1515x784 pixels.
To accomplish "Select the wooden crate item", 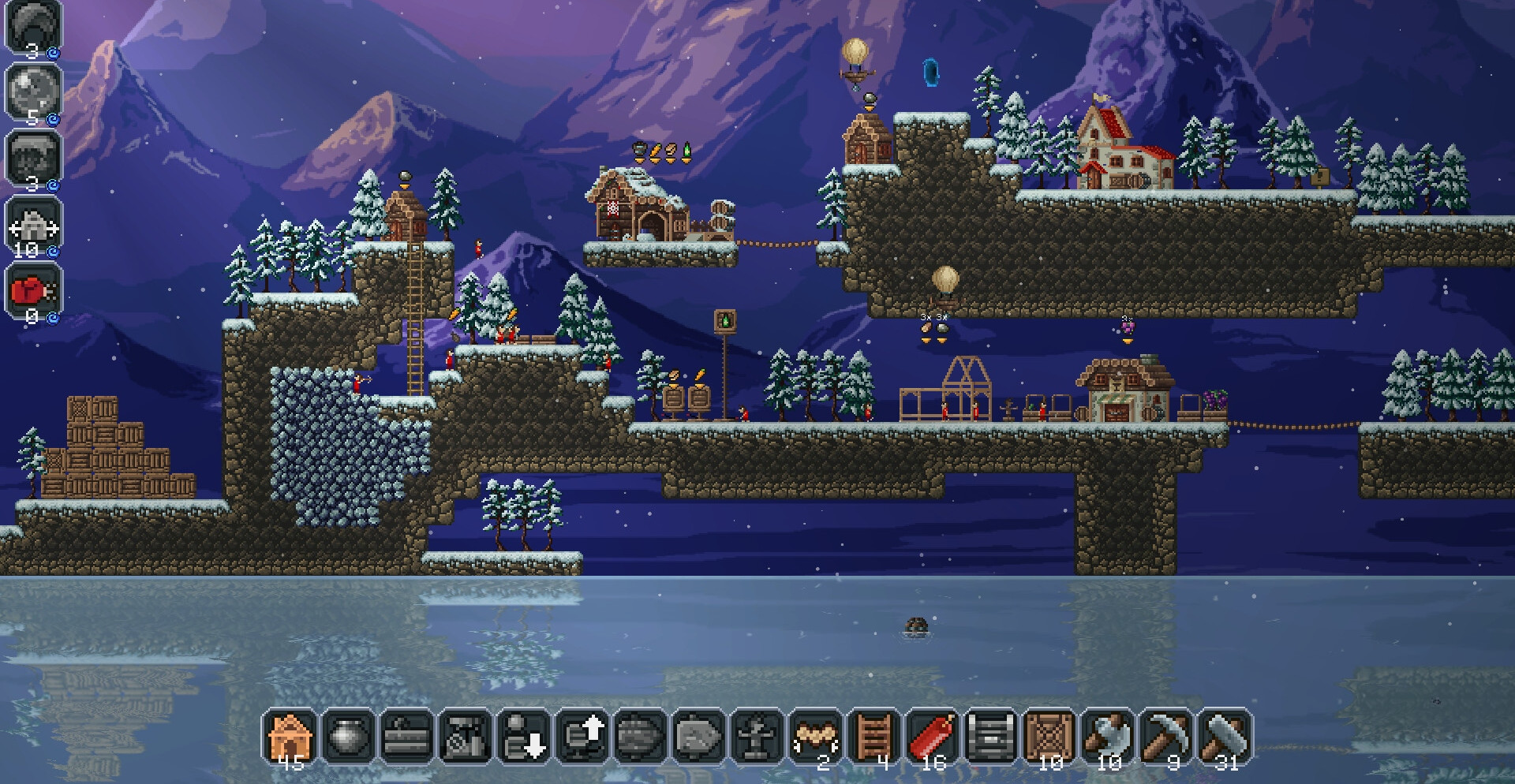I will (x=1049, y=737).
